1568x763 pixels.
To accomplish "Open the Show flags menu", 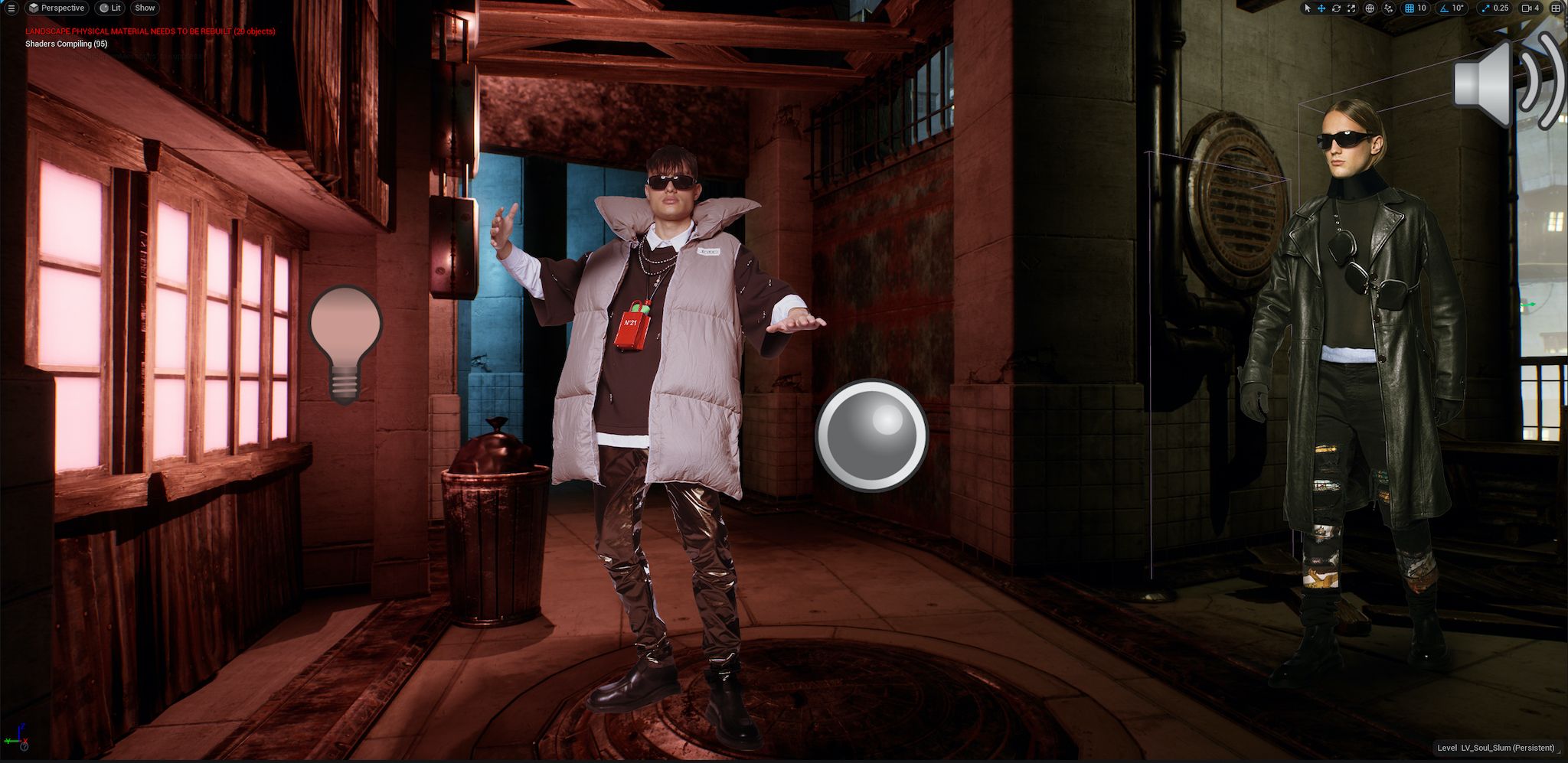I will tap(145, 8).
